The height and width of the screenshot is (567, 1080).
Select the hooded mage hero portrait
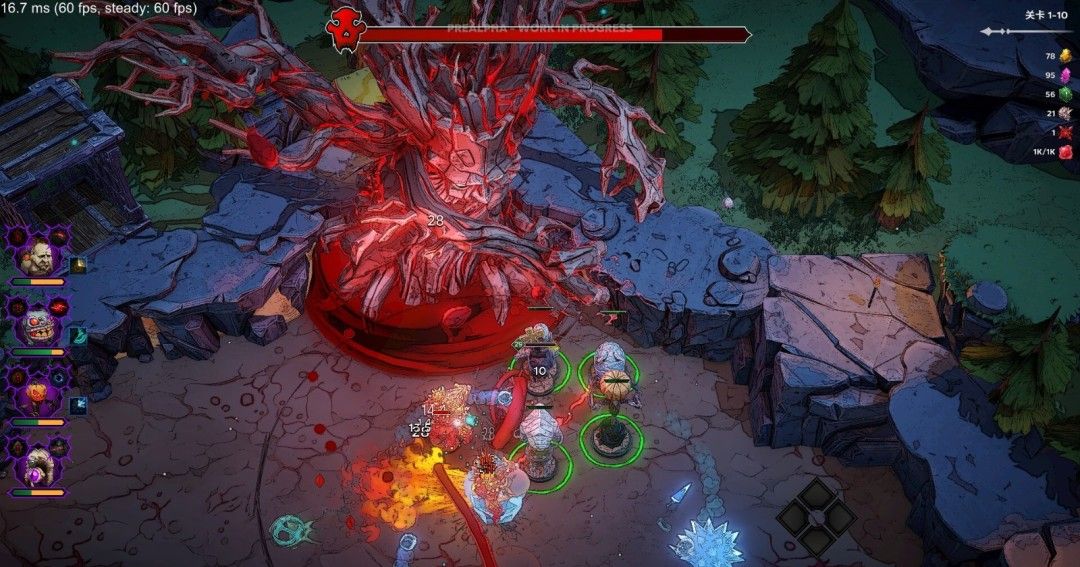38,462
